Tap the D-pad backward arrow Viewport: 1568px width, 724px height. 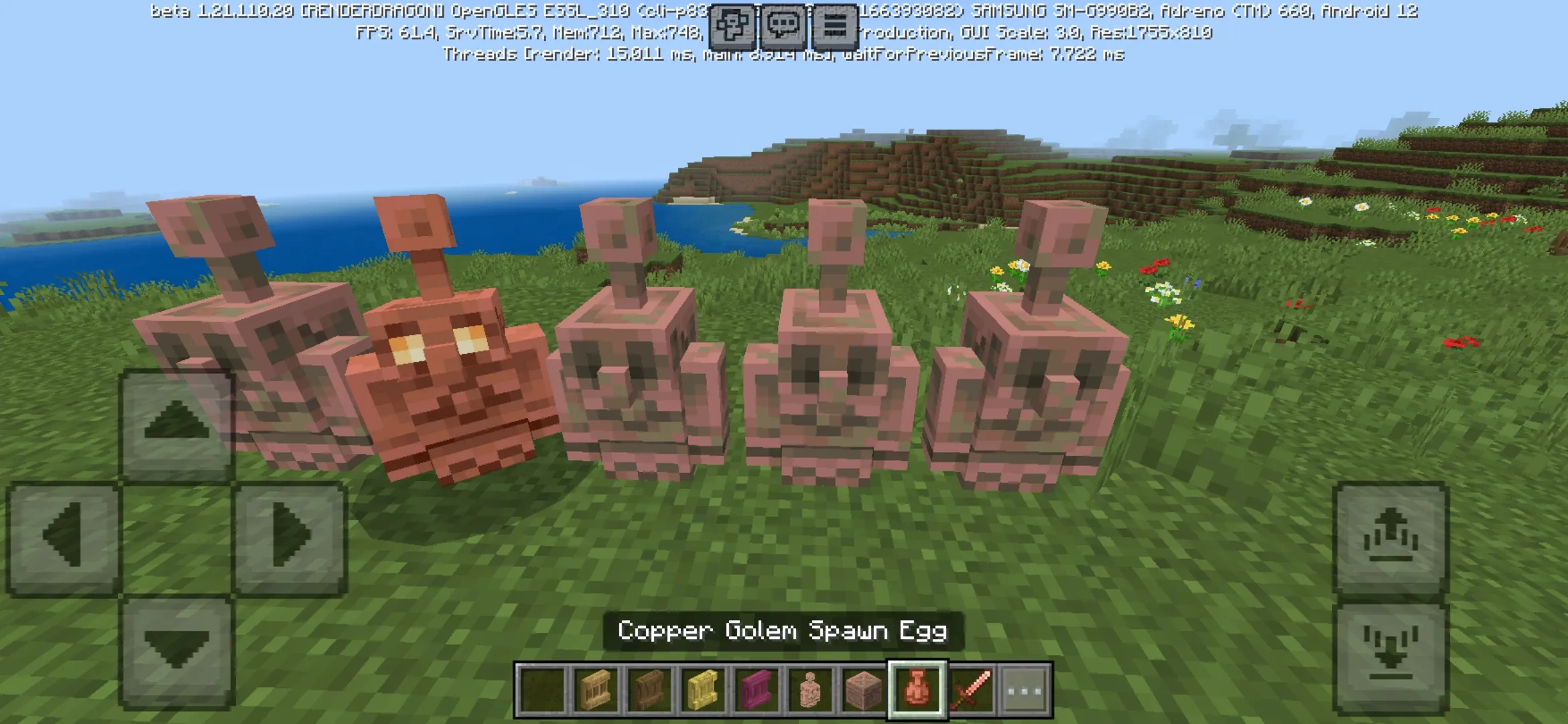click(x=177, y=650)
